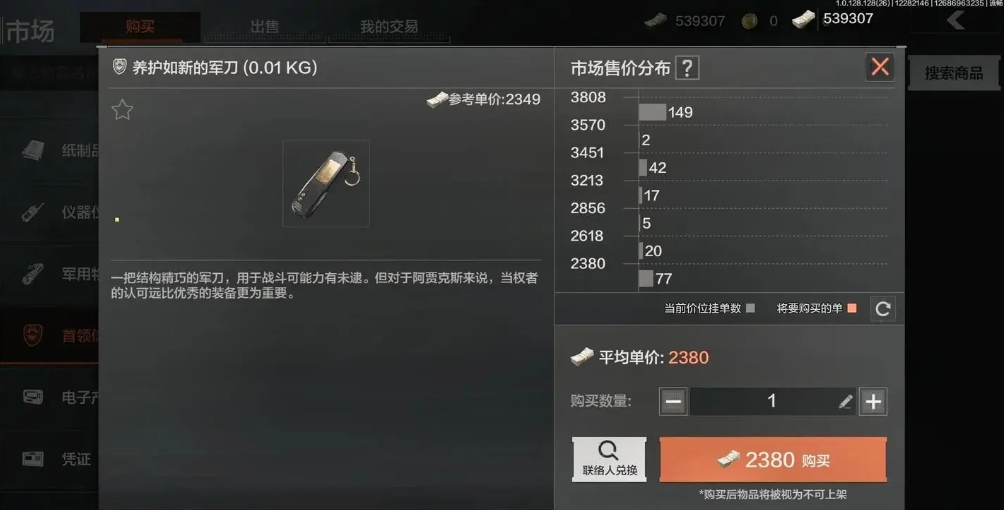Open market price distribution help
The image size is (1005, 510).
(687, 68)
